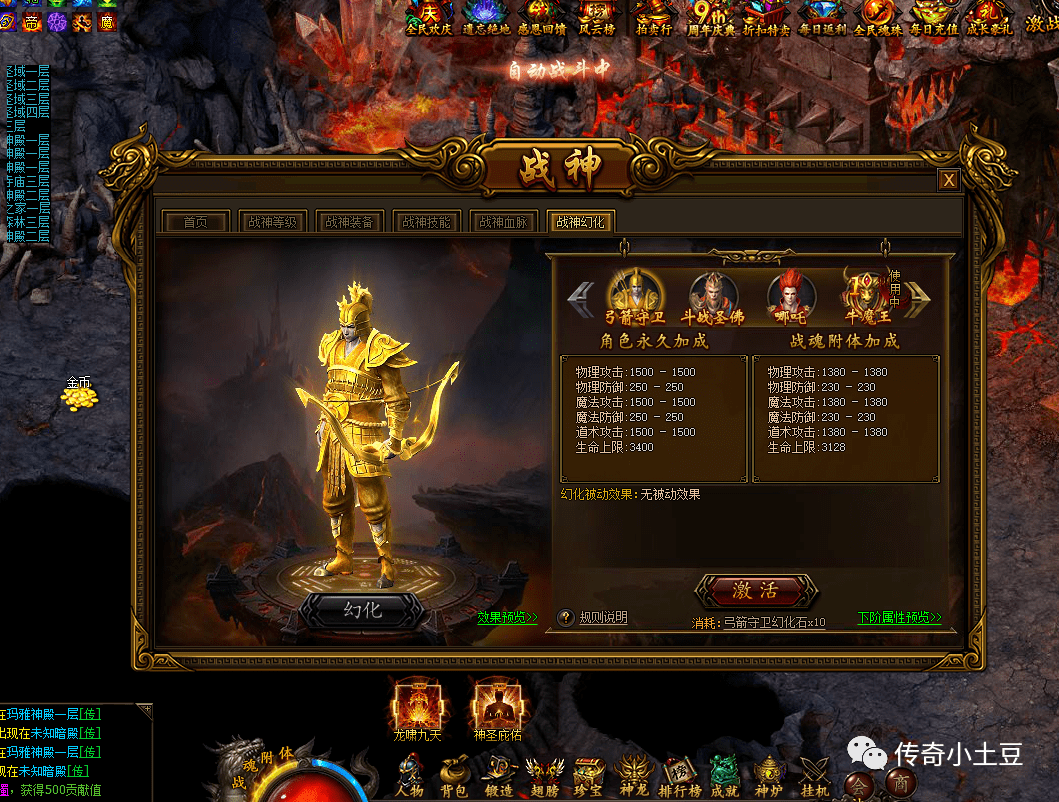The width and height of the screenshot is (1059, 802).
Task: Close the 战神 window
Action: (x=949, y=179)
